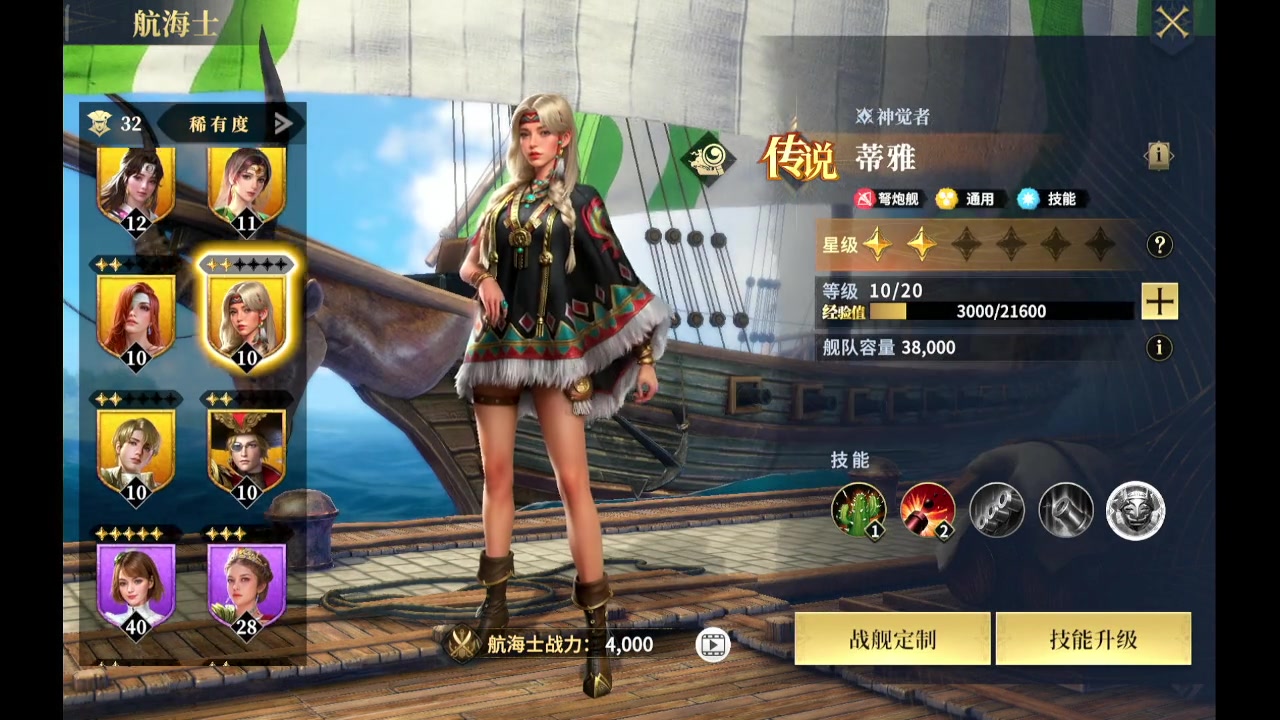Choose the level 28 crowned navigator
Screen dimensions: 1280x720
246,587
